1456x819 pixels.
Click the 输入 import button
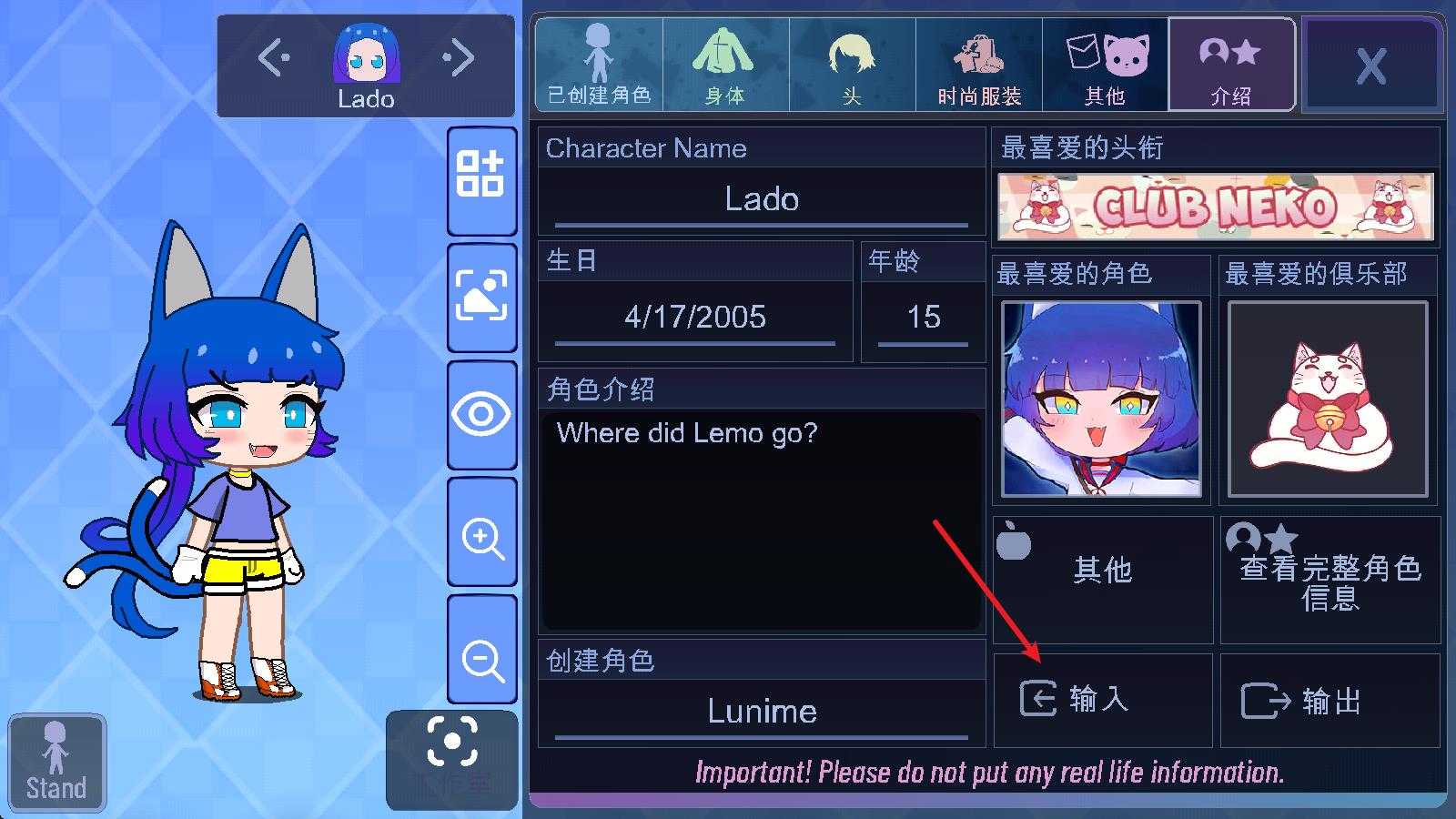(x=1103, y=700)
